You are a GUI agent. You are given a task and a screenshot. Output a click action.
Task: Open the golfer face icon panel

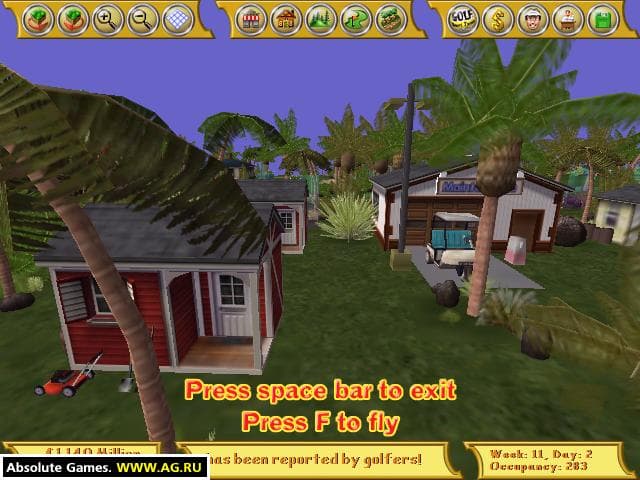tap(531, 19)
